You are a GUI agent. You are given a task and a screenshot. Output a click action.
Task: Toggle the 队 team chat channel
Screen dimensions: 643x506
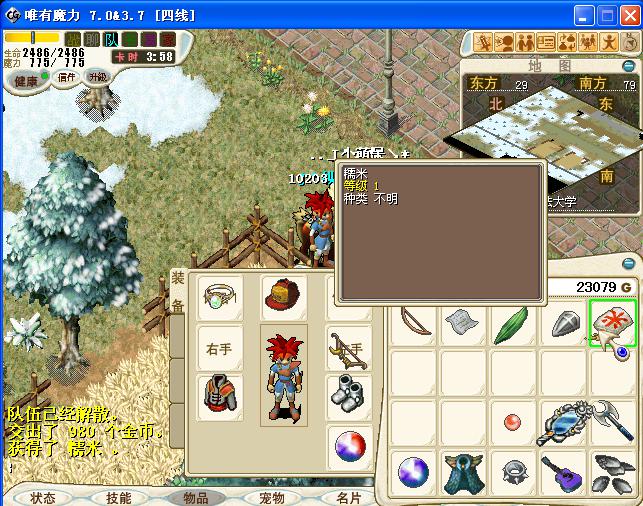click(x=111, y=39)
